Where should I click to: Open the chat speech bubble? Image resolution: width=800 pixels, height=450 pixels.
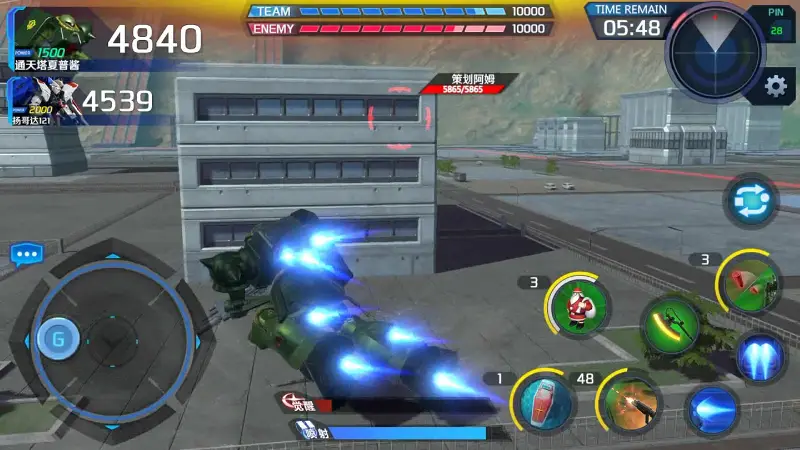(25, 255)
